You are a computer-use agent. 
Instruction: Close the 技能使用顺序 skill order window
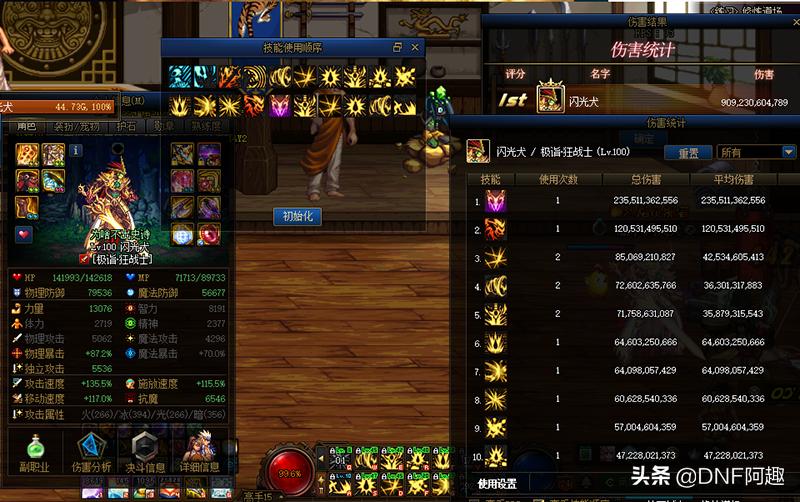pyautogui.click(x=416, y=47)
